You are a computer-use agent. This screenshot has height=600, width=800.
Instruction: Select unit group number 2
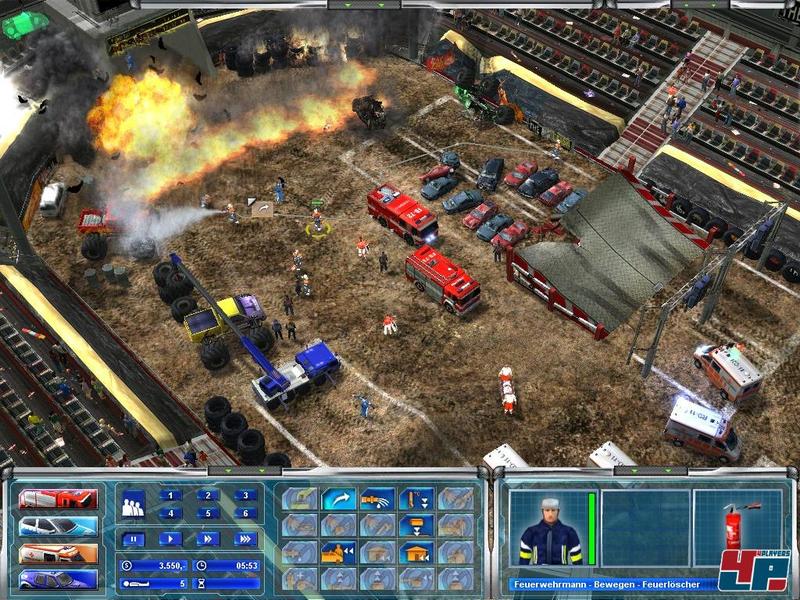(x=208, y=495)
